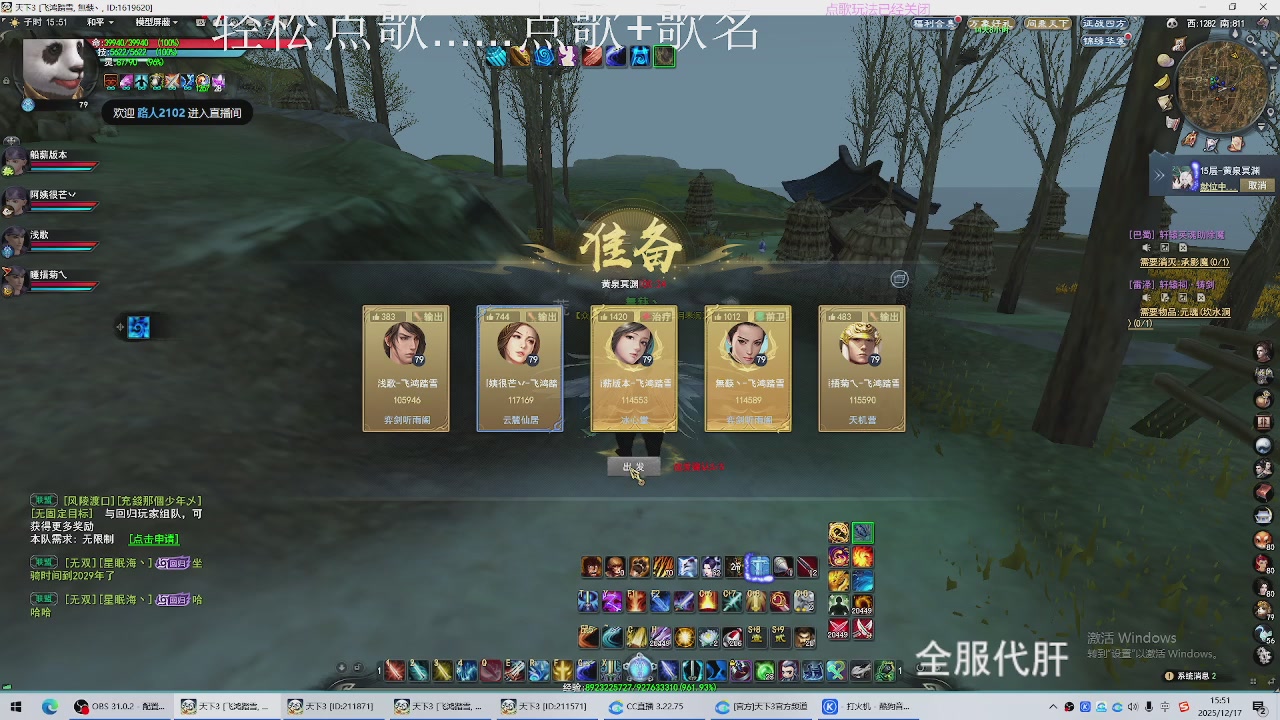Click the 点击申请 apply link in chat

pos(152,539)
